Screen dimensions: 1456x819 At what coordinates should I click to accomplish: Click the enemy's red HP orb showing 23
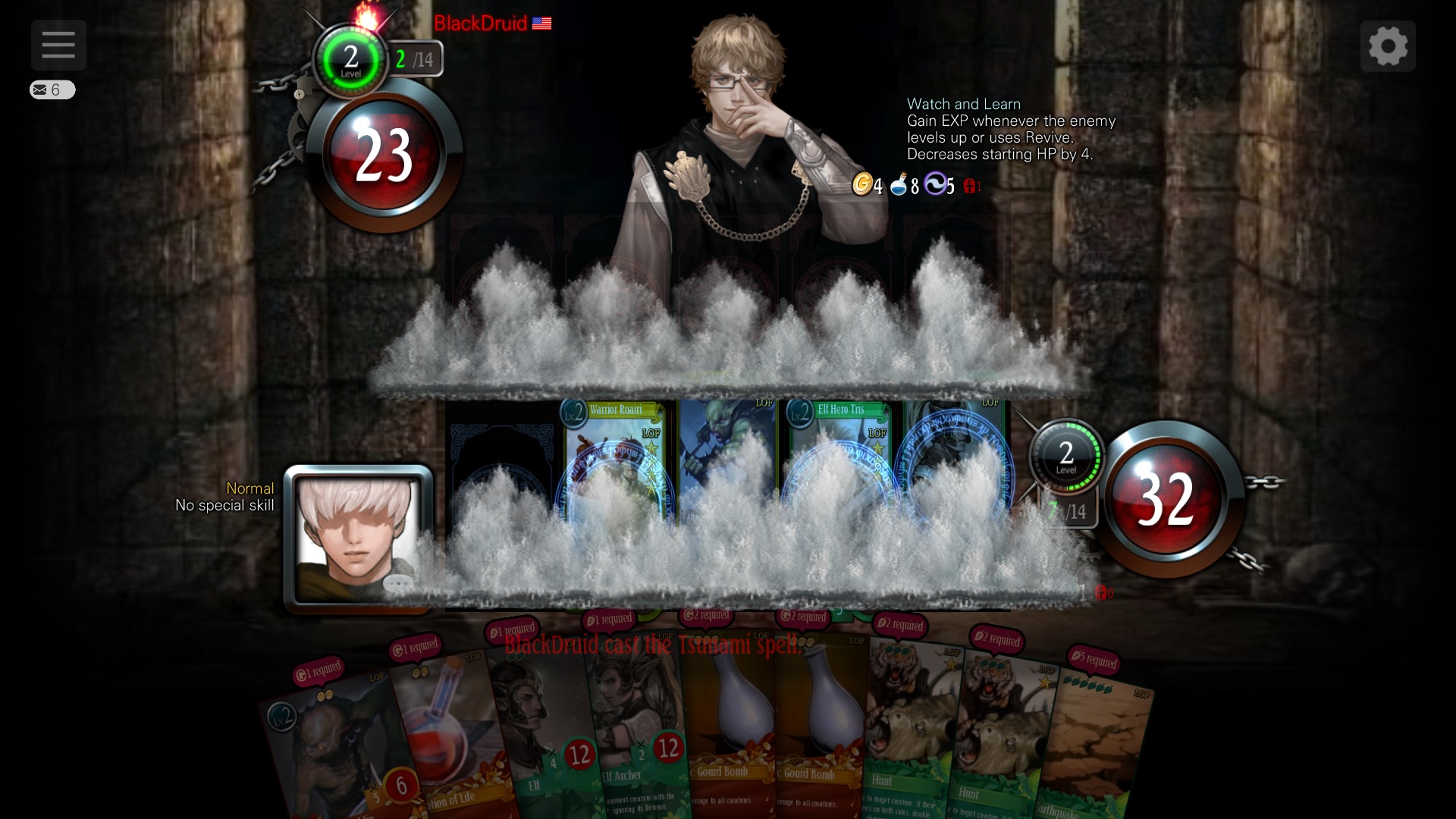point(385,155)
